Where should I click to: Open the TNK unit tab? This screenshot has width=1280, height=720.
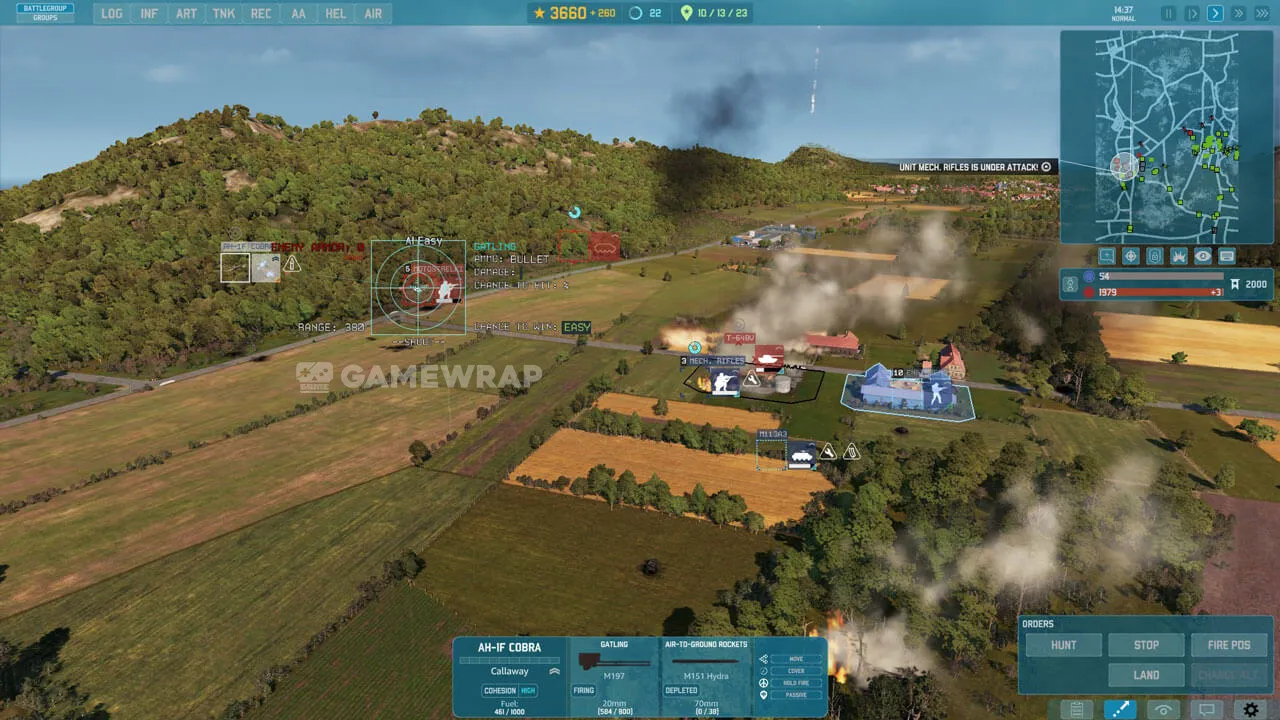(x=224, y=14)
